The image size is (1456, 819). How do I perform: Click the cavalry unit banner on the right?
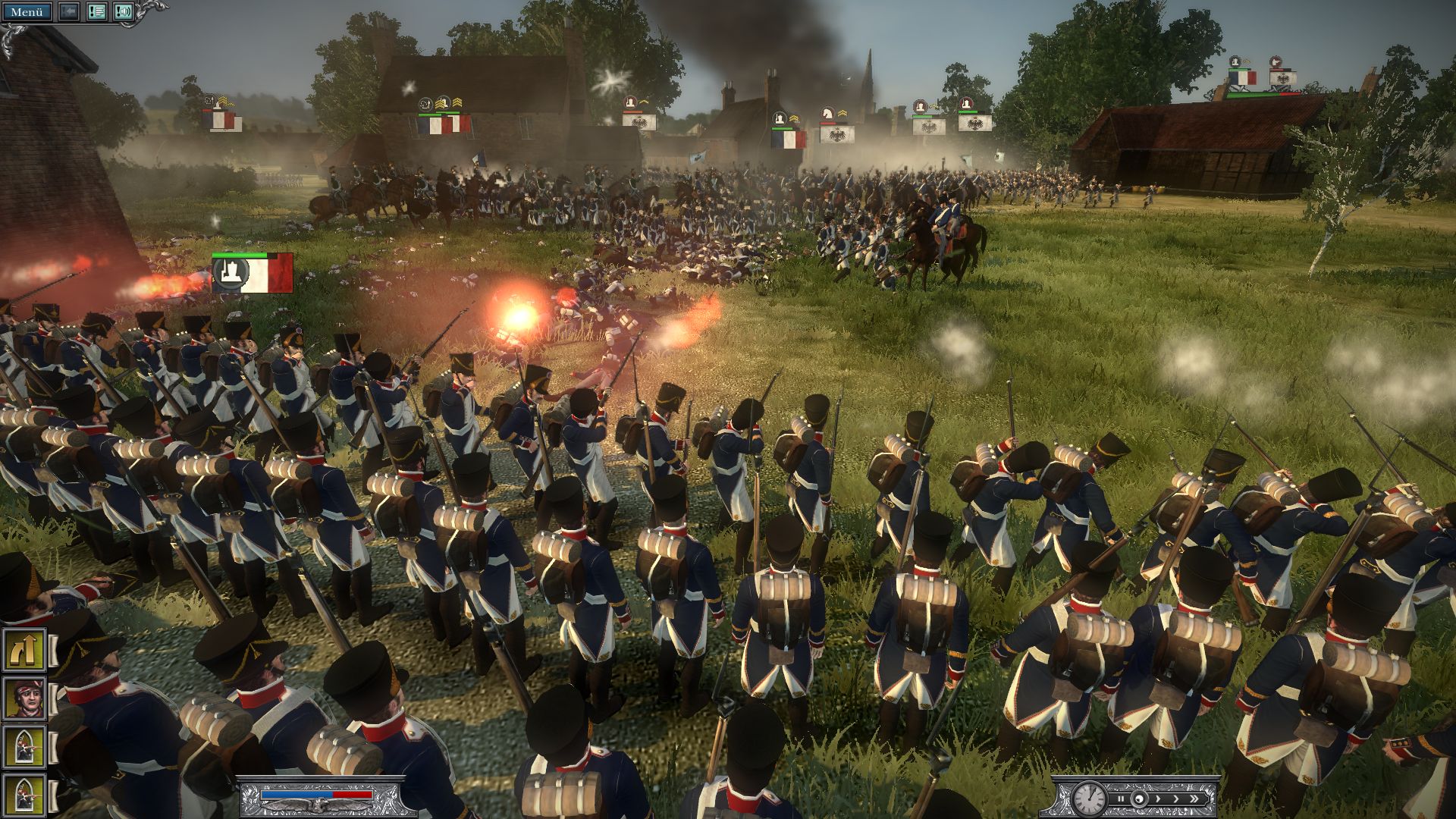pyautogui.click(x=836, y=130)
